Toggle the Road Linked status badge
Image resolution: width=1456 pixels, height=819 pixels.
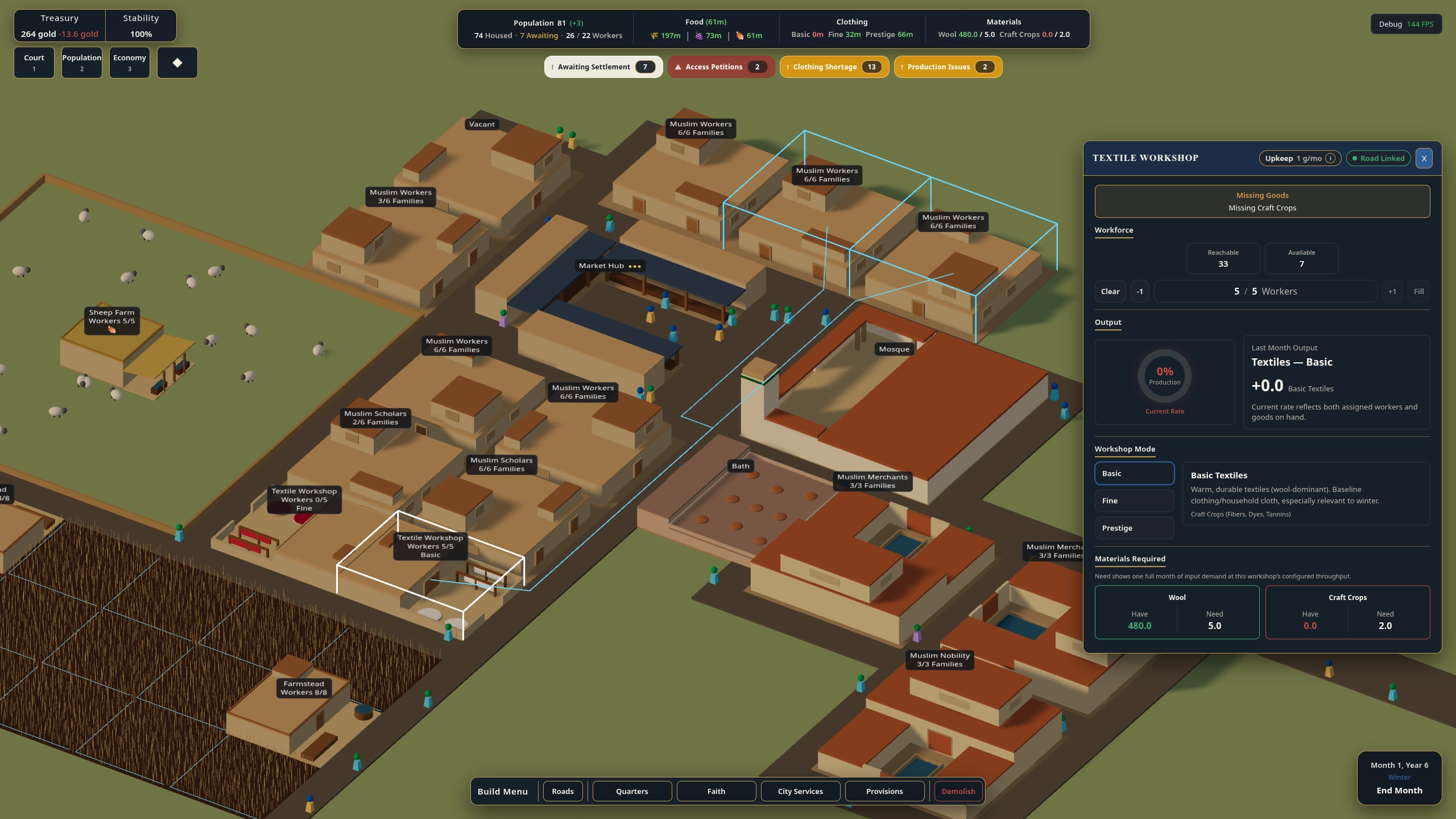coord(1378,158)
